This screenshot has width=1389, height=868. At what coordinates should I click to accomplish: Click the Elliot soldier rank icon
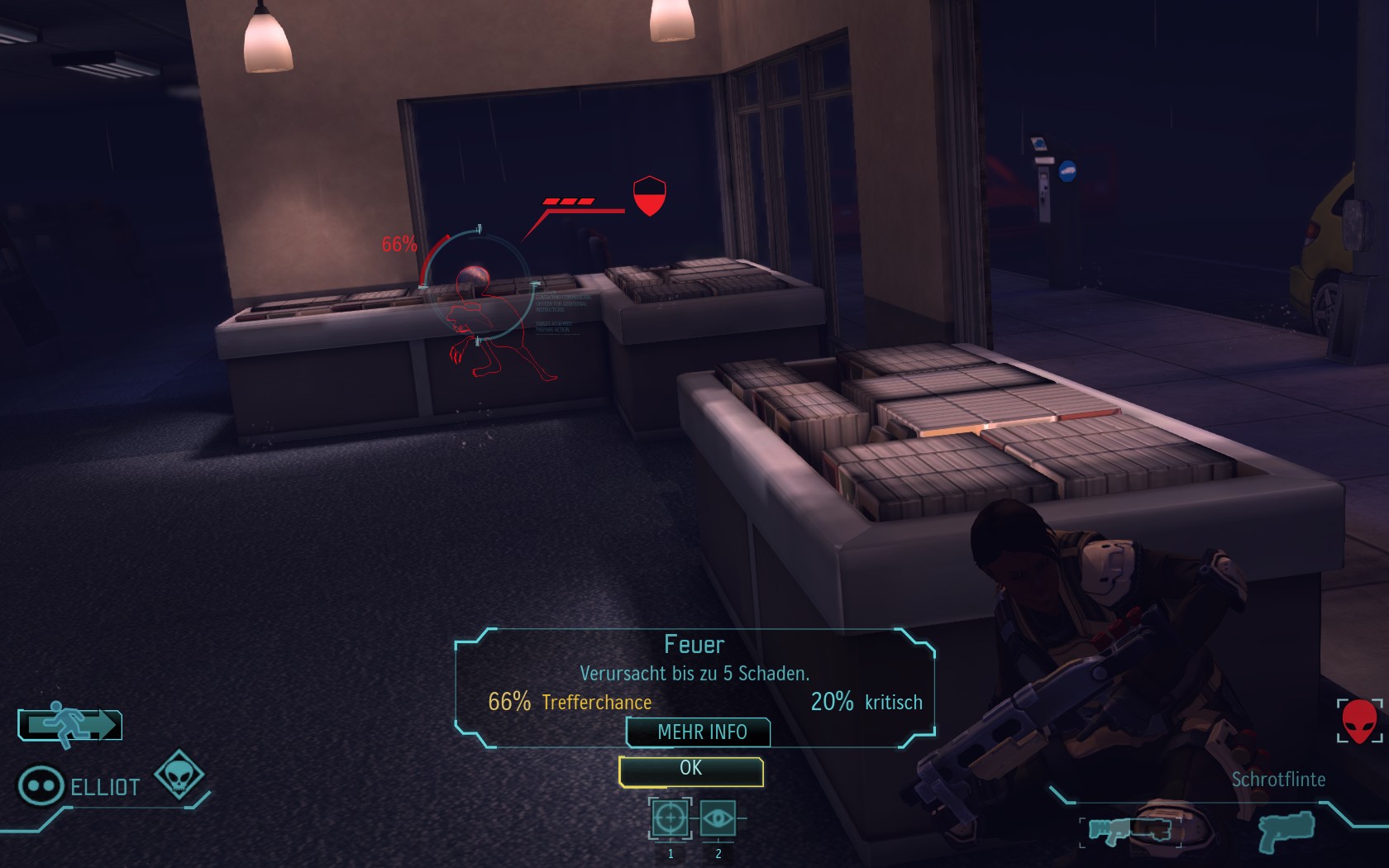coord(41,785)
